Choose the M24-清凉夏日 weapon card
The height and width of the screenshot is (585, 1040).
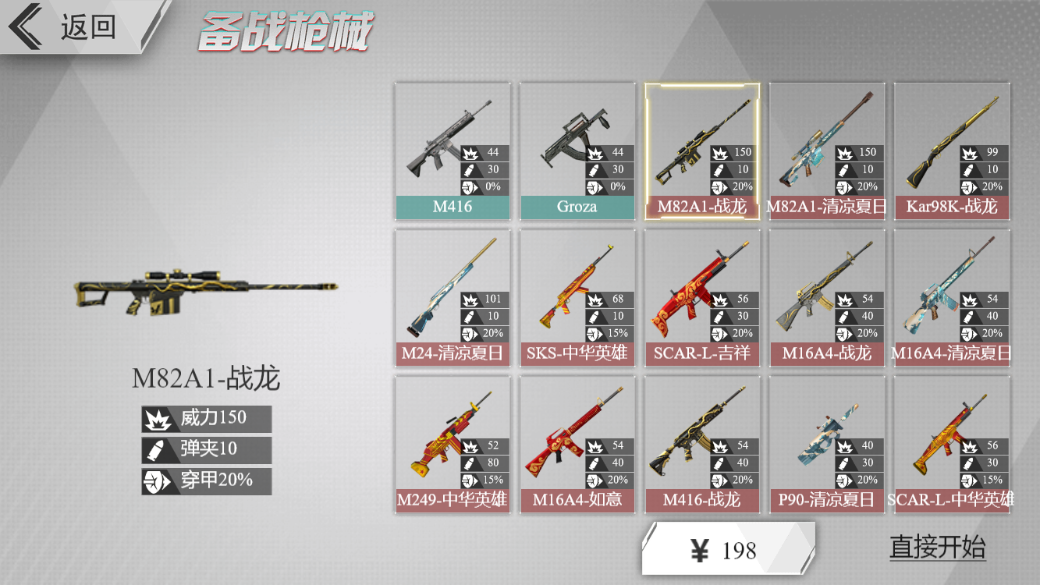click(452, 298)
